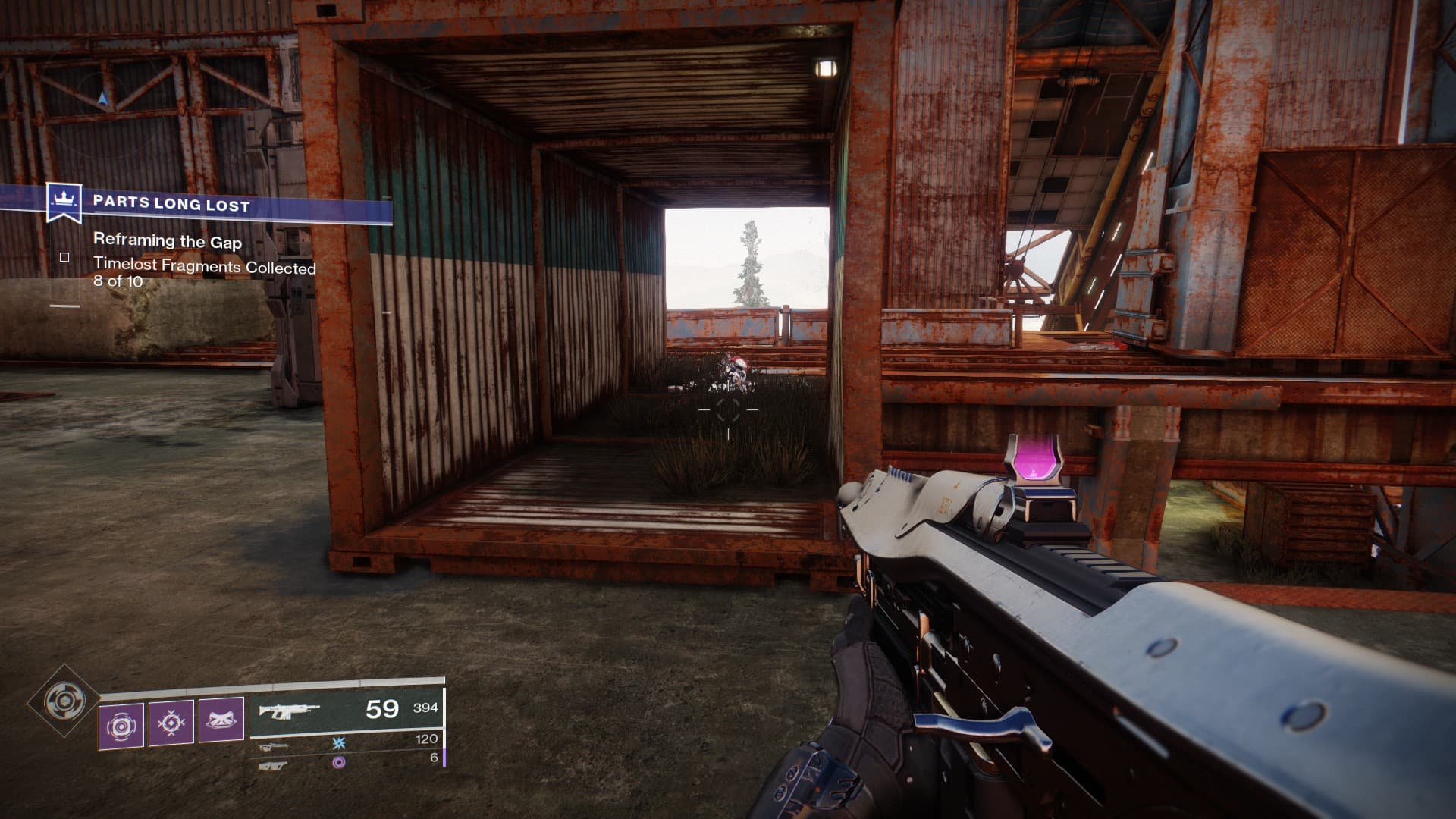1456x819 pixels.
Task: Select the equipped primary weapon icon
Action: point(288,711)
